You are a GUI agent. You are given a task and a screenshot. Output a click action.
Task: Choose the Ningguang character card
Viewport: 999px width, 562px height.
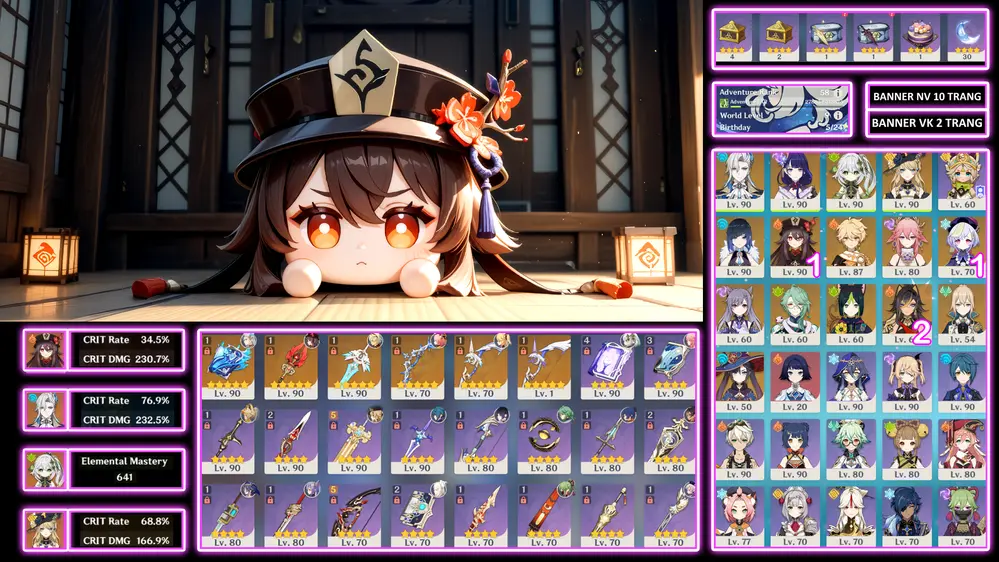tap(851, 514)
